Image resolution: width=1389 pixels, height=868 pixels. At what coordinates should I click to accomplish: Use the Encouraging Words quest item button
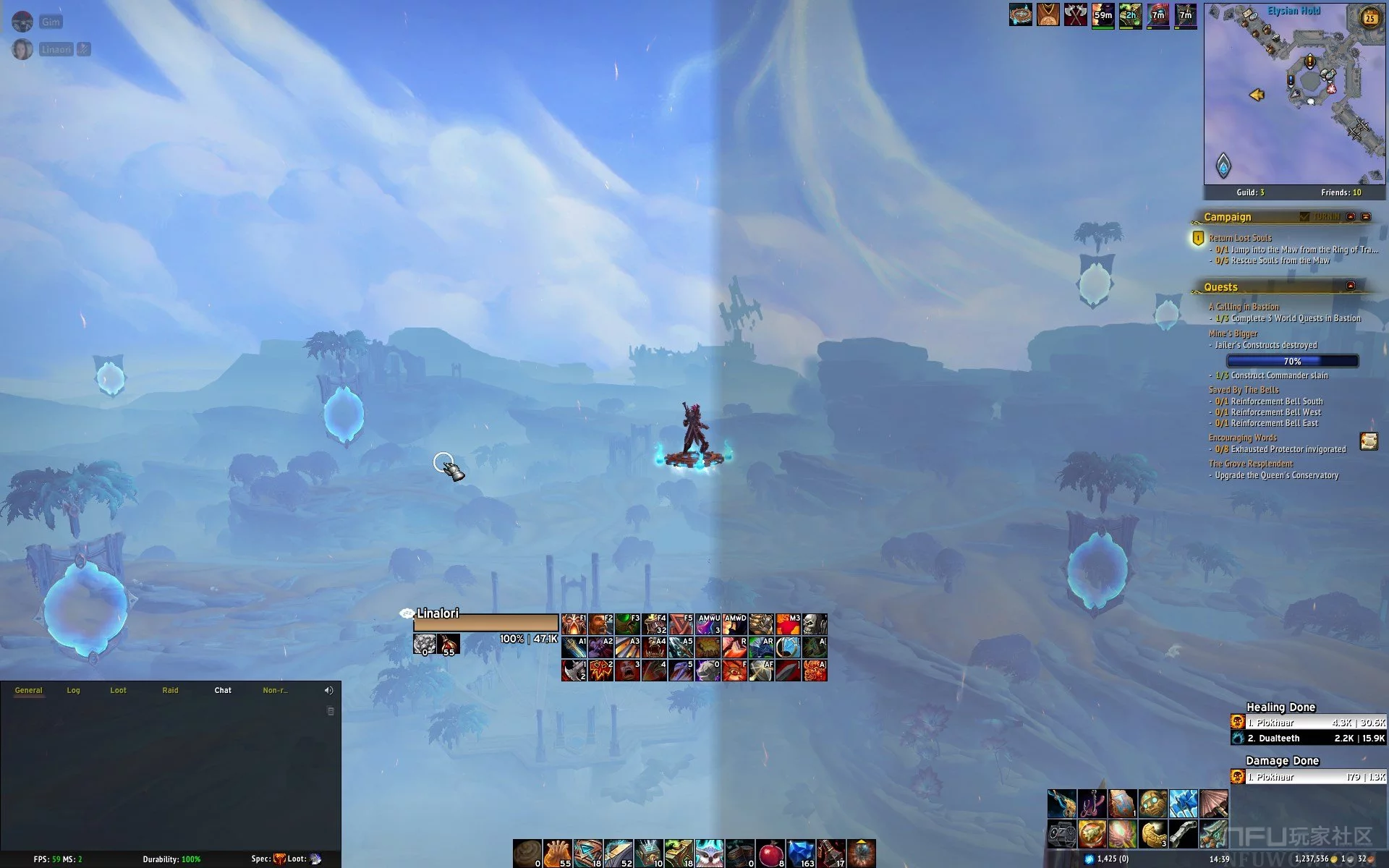[x=1368, y=441]
